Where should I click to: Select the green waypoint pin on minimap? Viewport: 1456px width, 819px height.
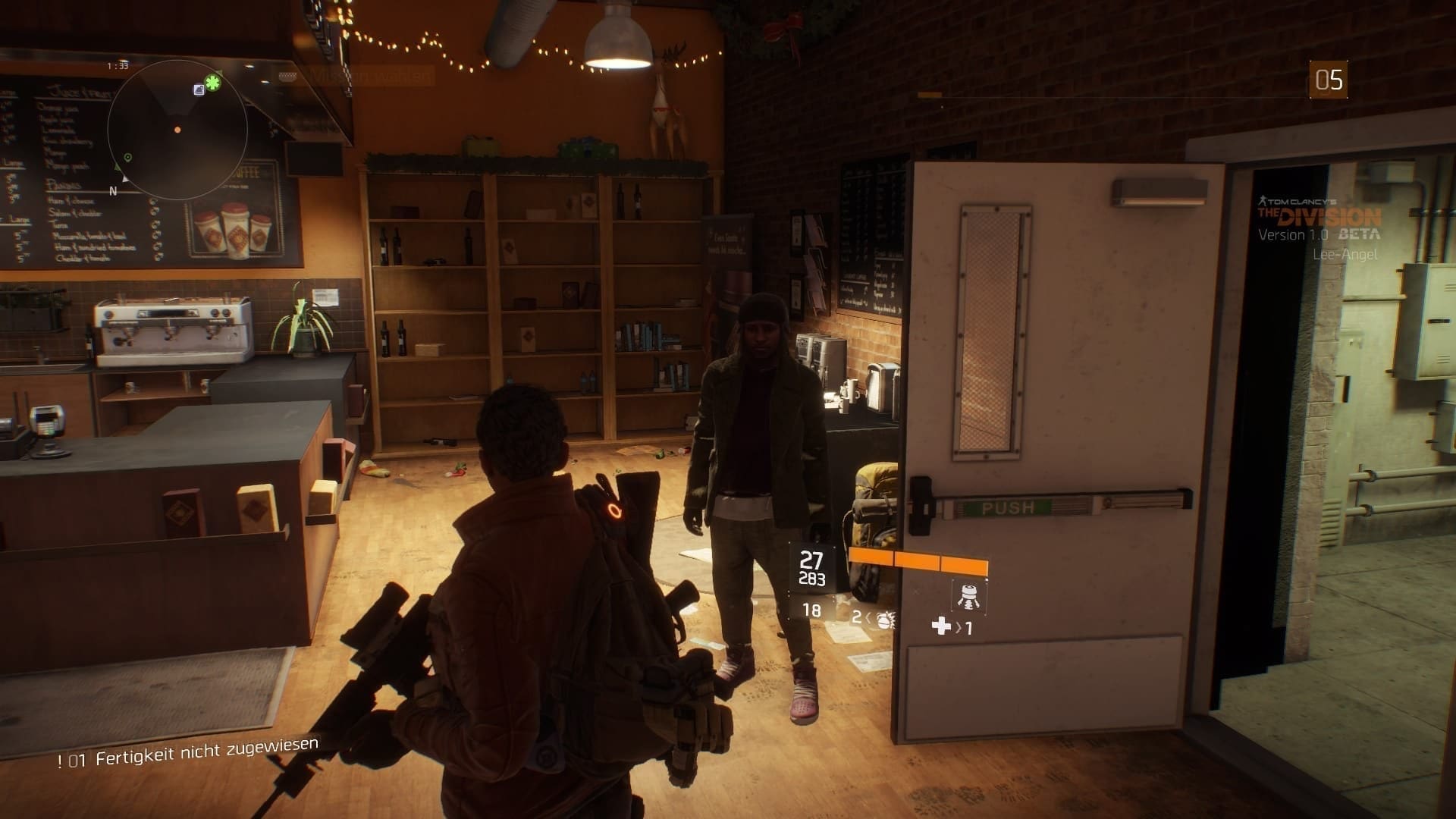128,158
